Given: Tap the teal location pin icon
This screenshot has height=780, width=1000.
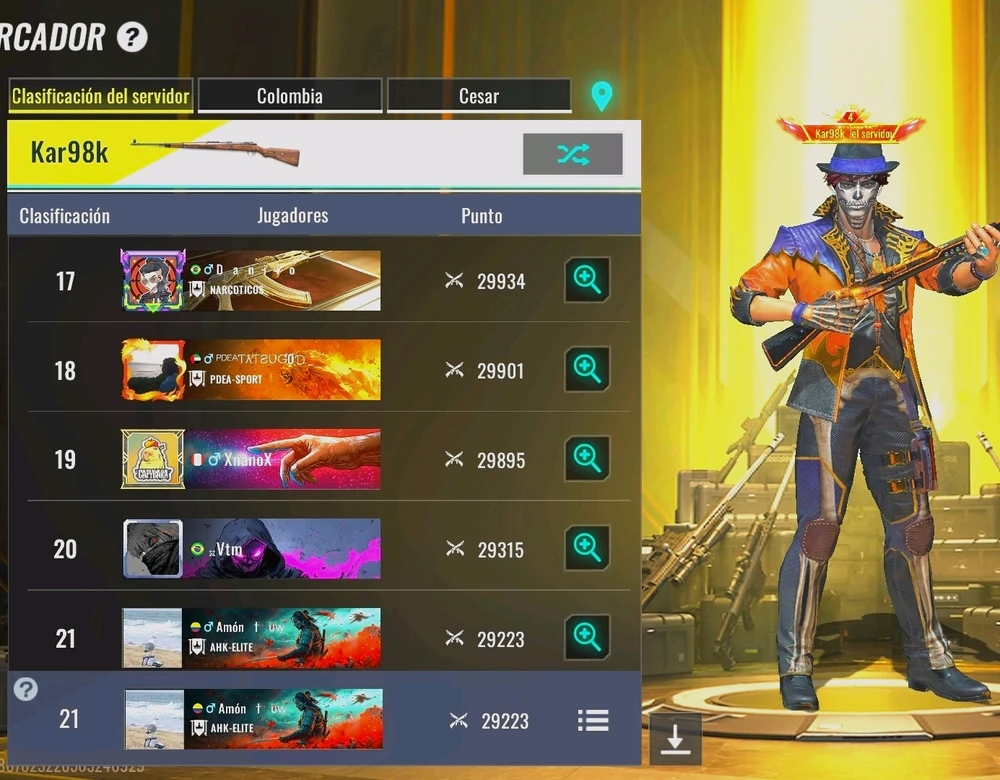Looking at the screenshot, I should (601, 96).
